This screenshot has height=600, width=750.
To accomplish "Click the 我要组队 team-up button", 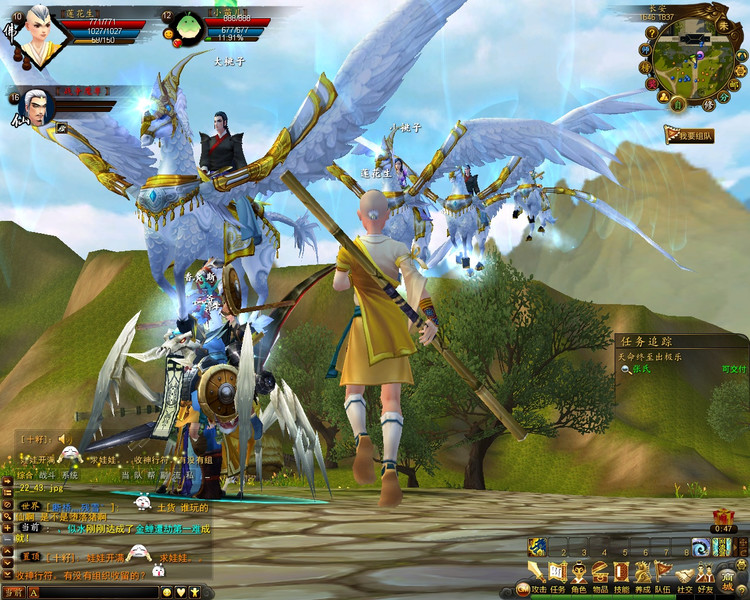I will [689, 135].
